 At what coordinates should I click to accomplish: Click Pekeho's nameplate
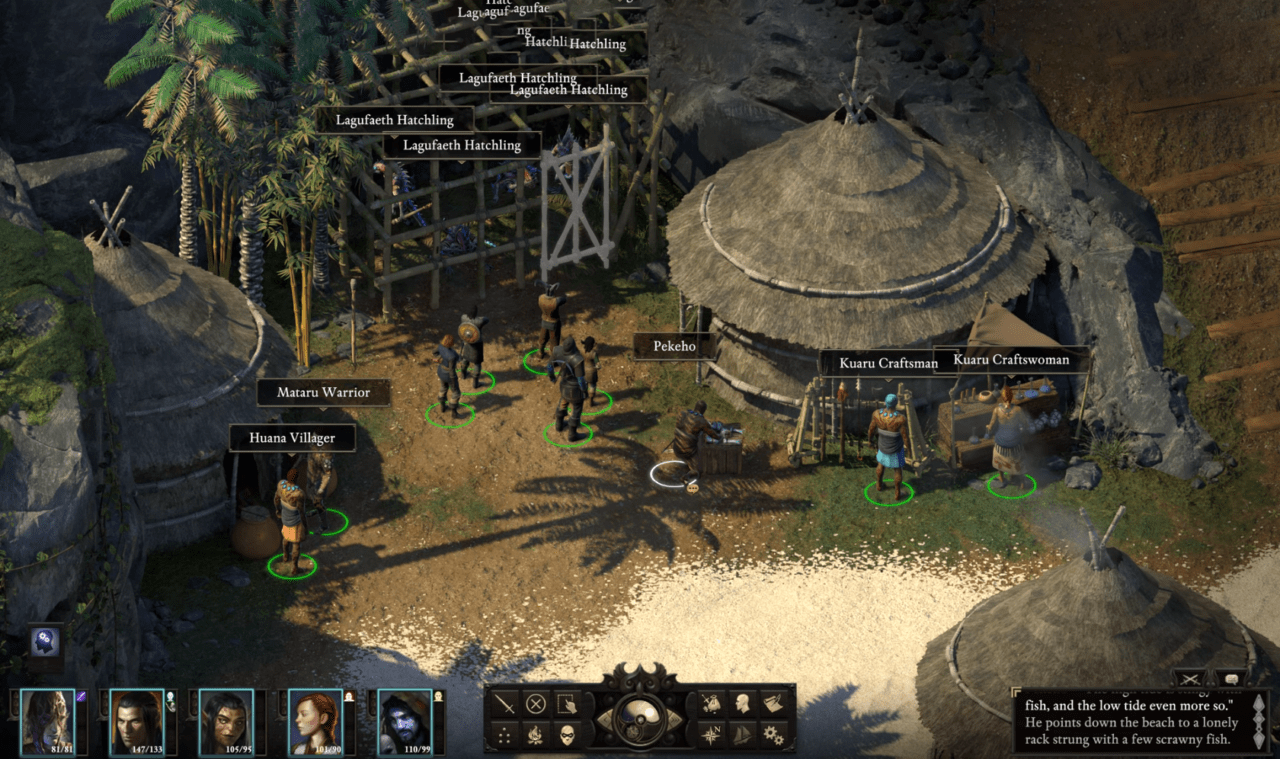(x=672, y=345)
